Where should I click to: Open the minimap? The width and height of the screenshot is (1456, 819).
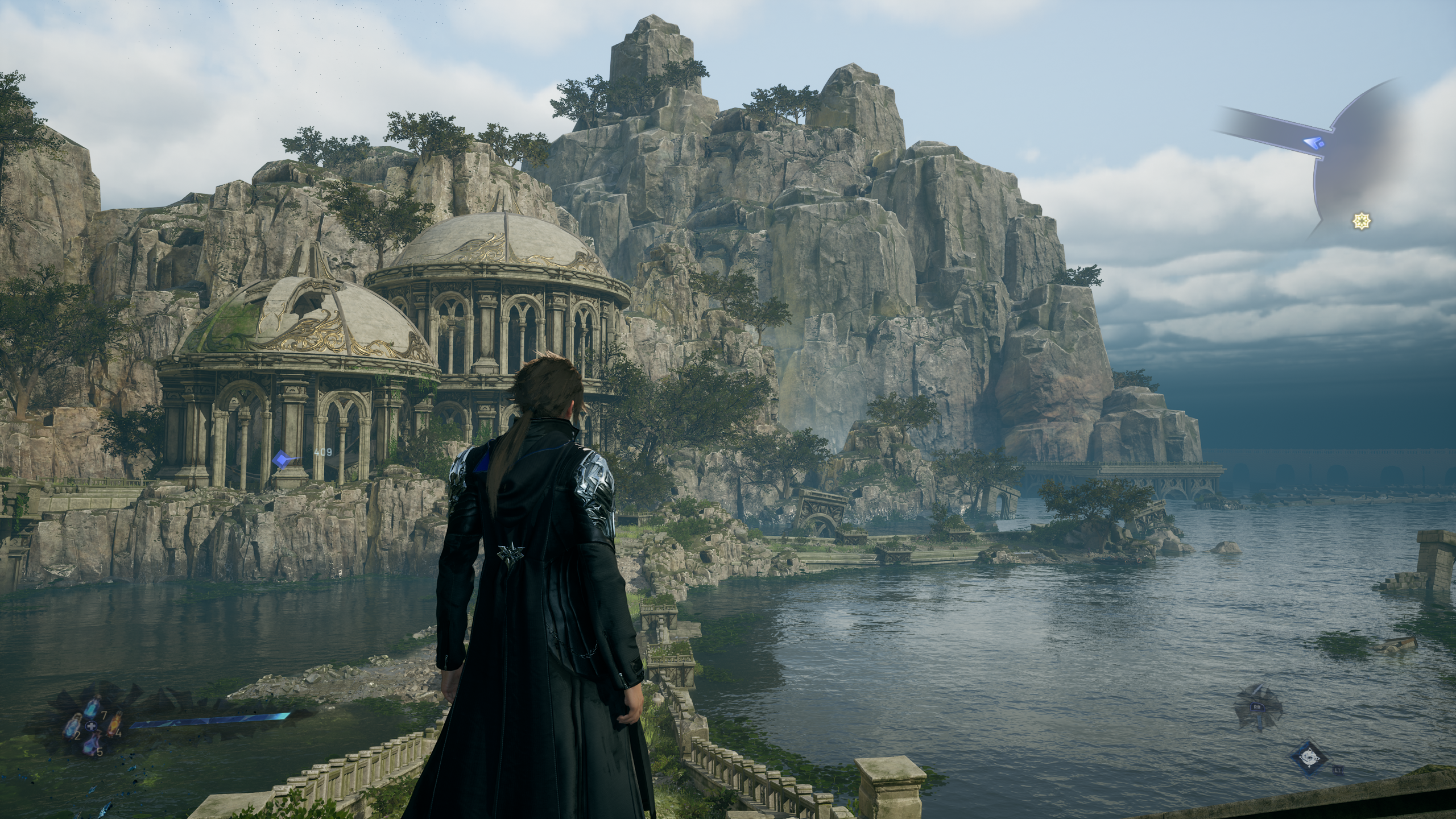point(1354,165)
